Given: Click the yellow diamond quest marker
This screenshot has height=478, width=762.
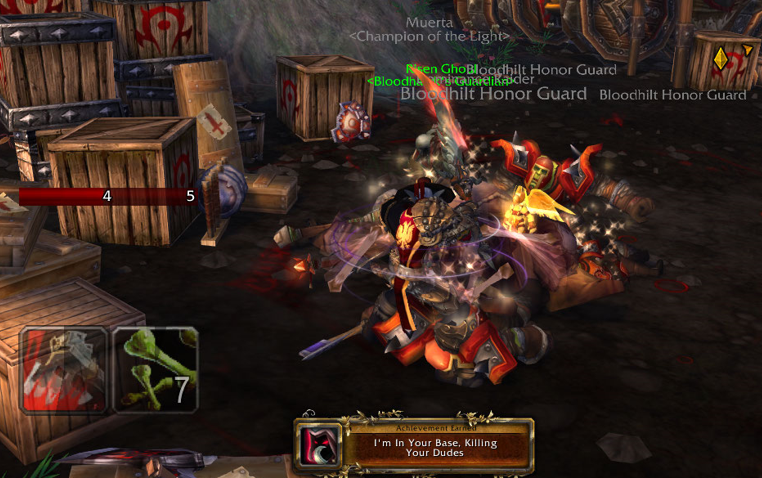Looking at the screenshot, I should coord(720,58).
